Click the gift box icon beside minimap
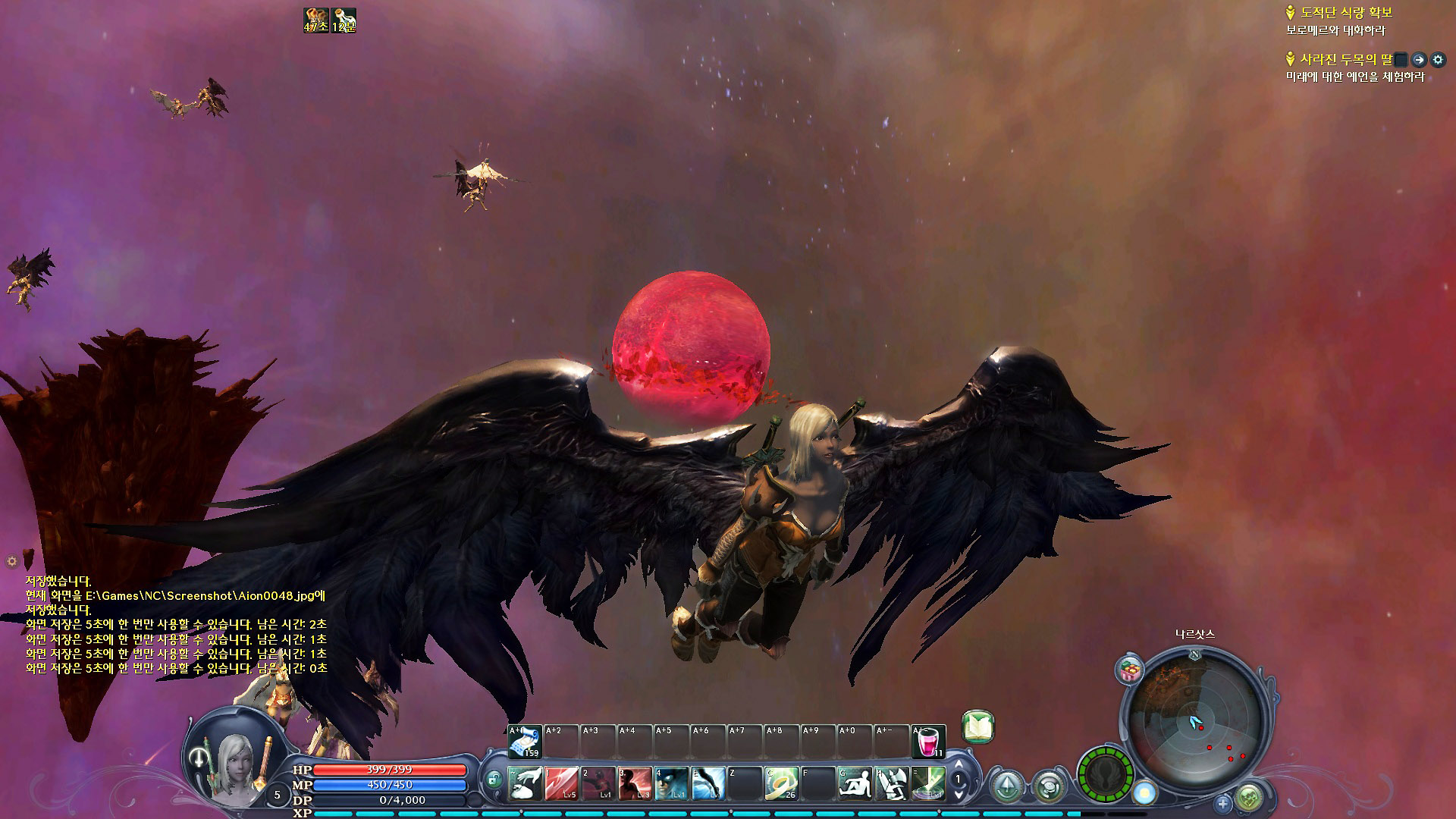 1130,670
